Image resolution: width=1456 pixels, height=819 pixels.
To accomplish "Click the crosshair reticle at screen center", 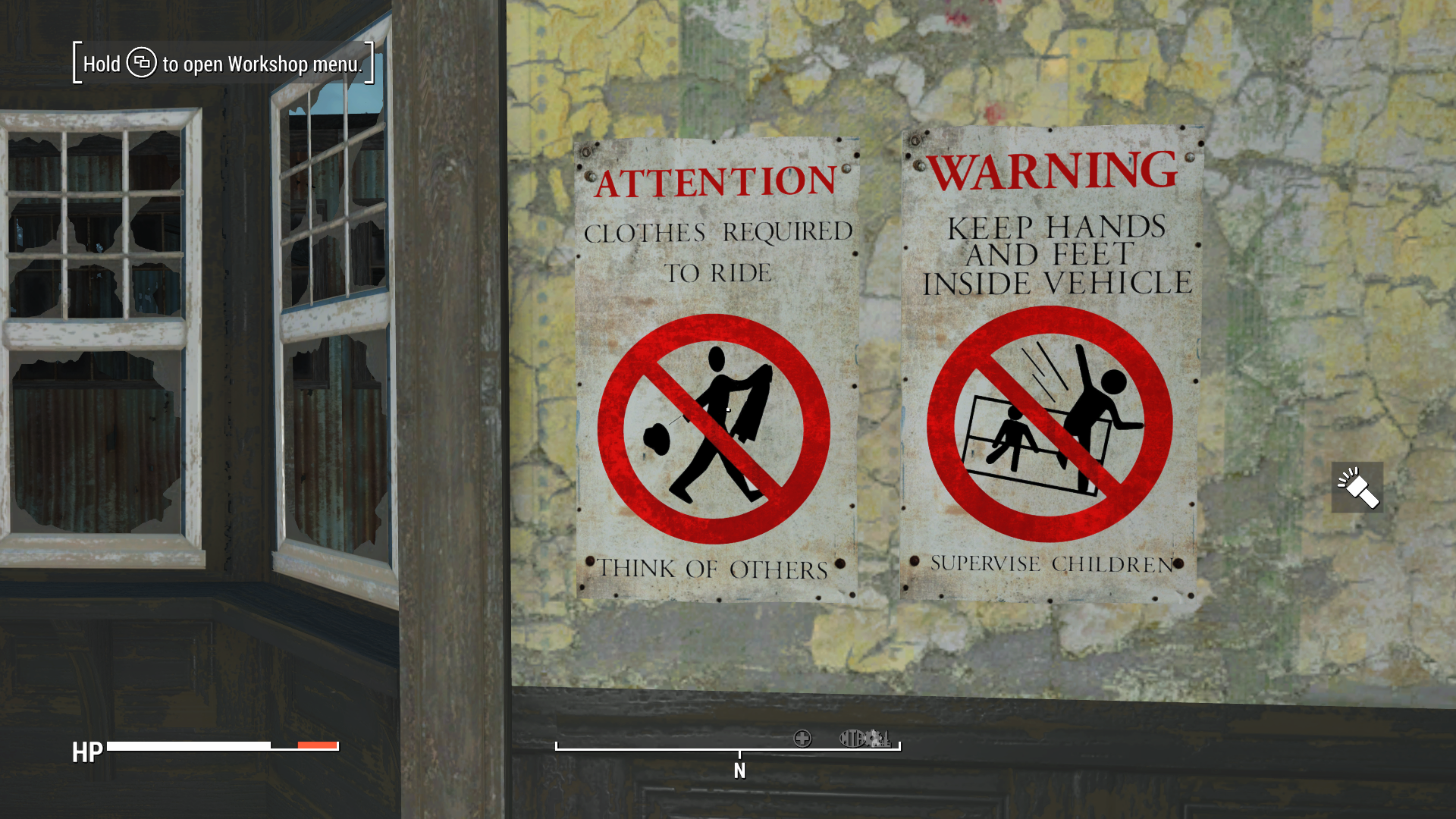I will point(728,409).
